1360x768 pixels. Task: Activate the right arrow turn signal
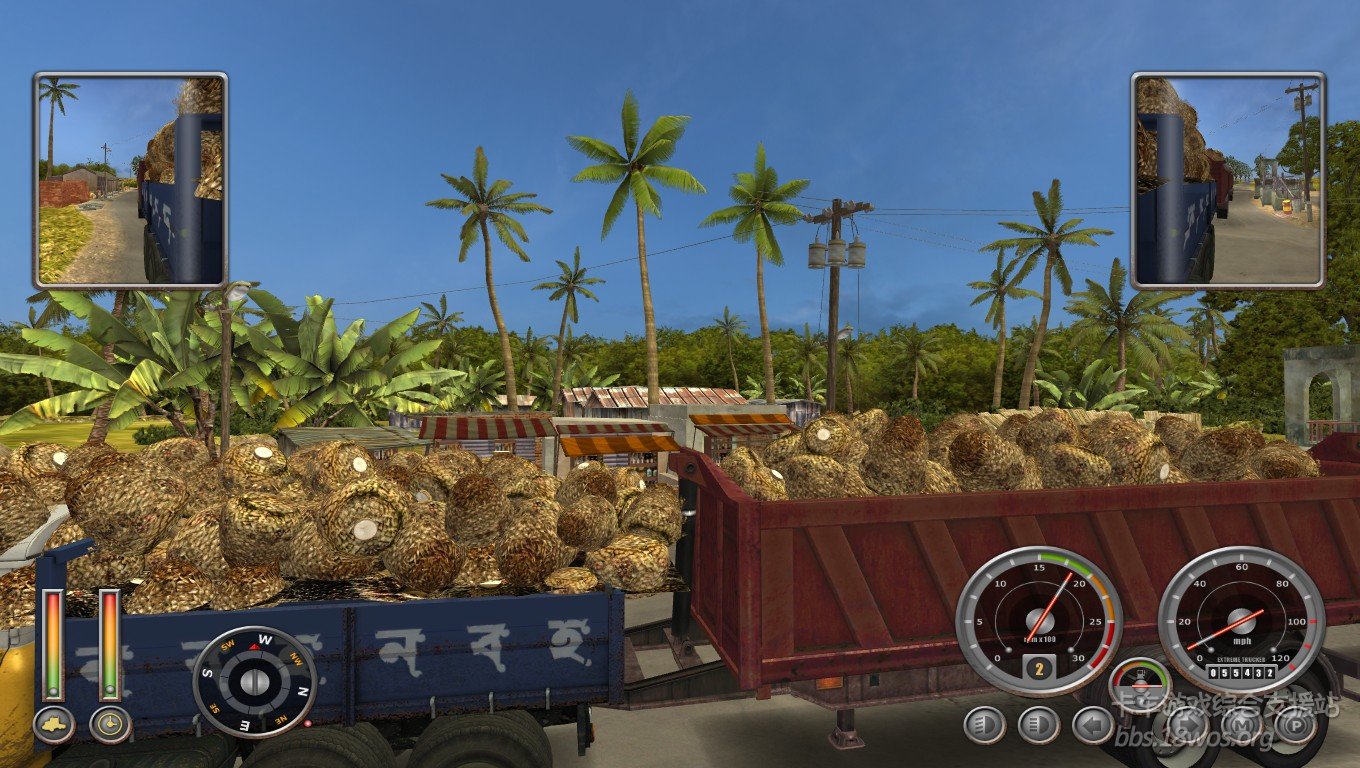[x=1188, y=725]
